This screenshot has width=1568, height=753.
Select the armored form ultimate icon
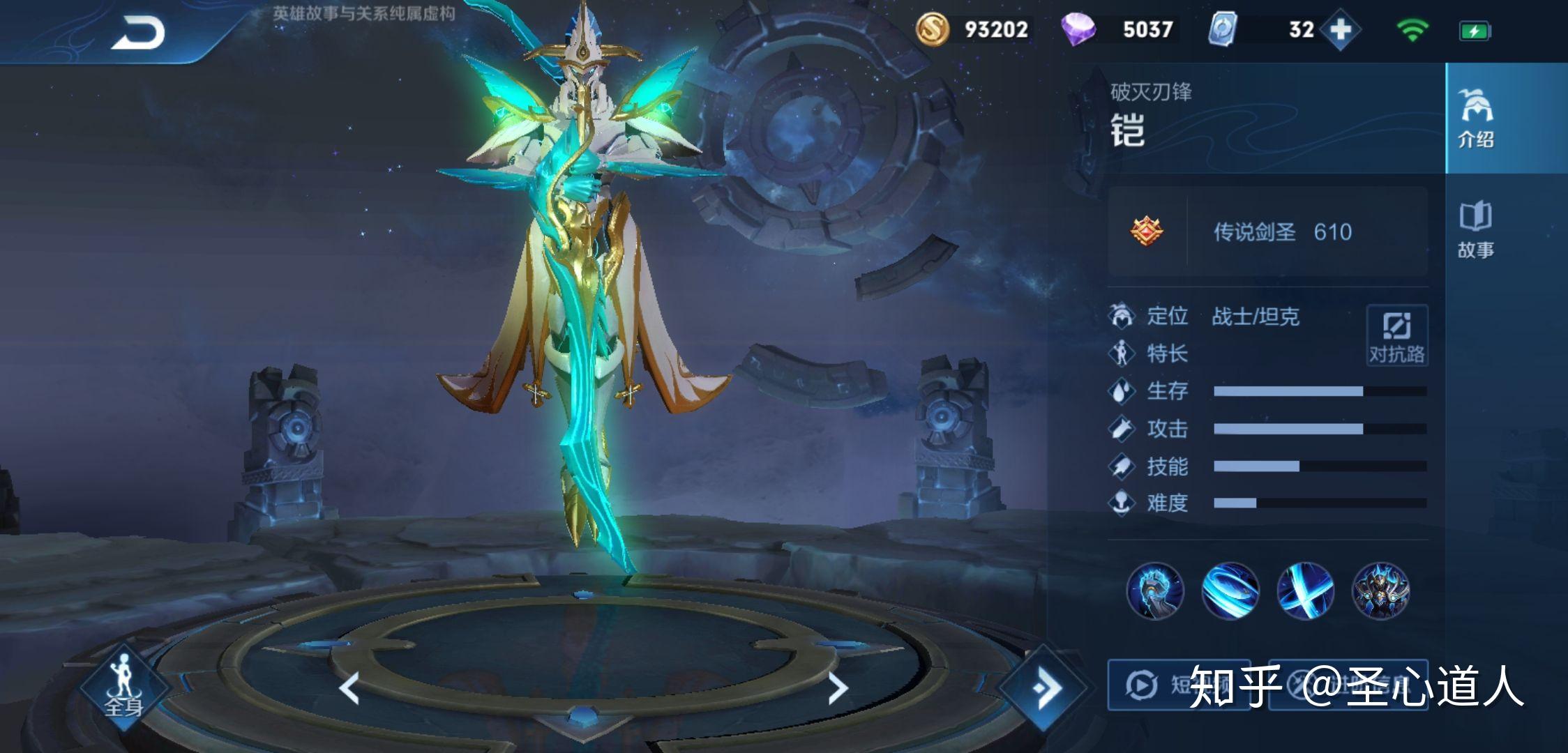click(x=1380, y=591)
